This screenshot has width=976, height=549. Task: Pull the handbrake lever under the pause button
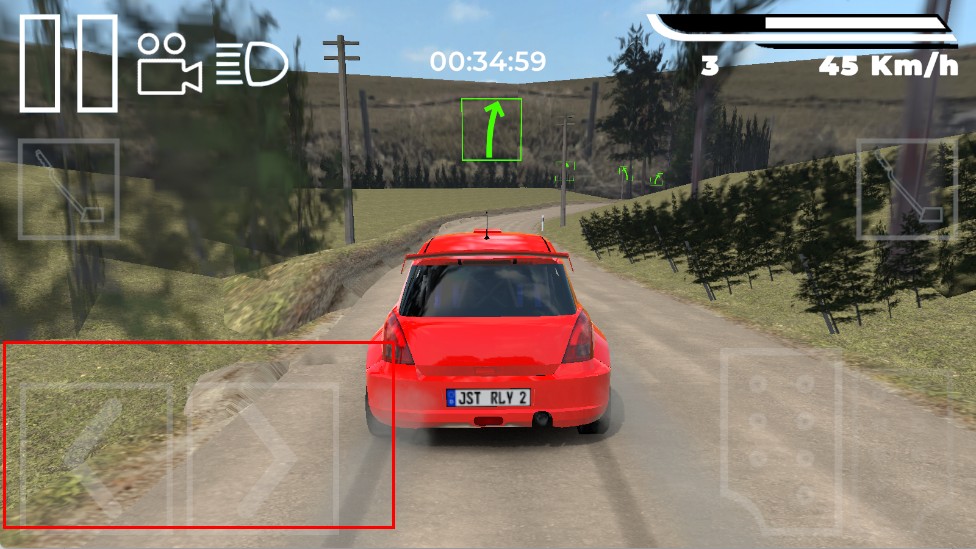point(69,189)
